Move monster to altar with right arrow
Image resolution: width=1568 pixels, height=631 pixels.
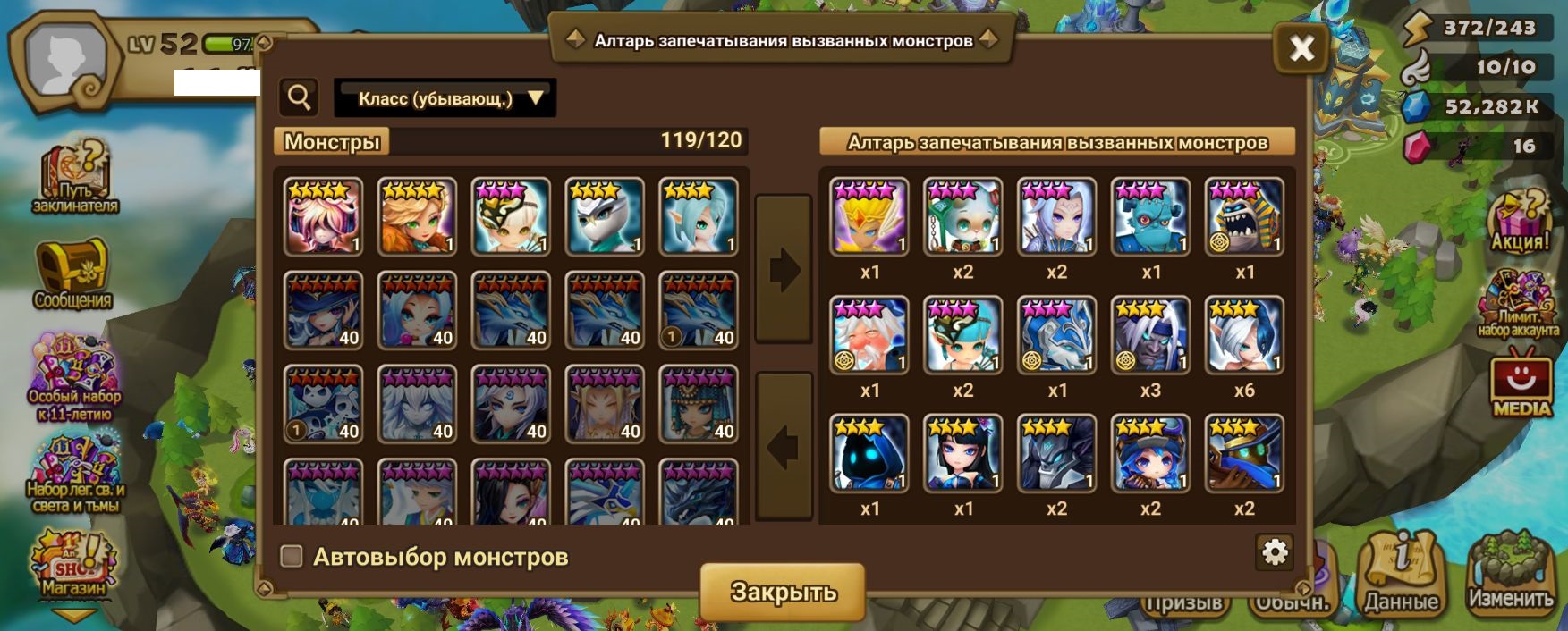click(x=784, y=269)
